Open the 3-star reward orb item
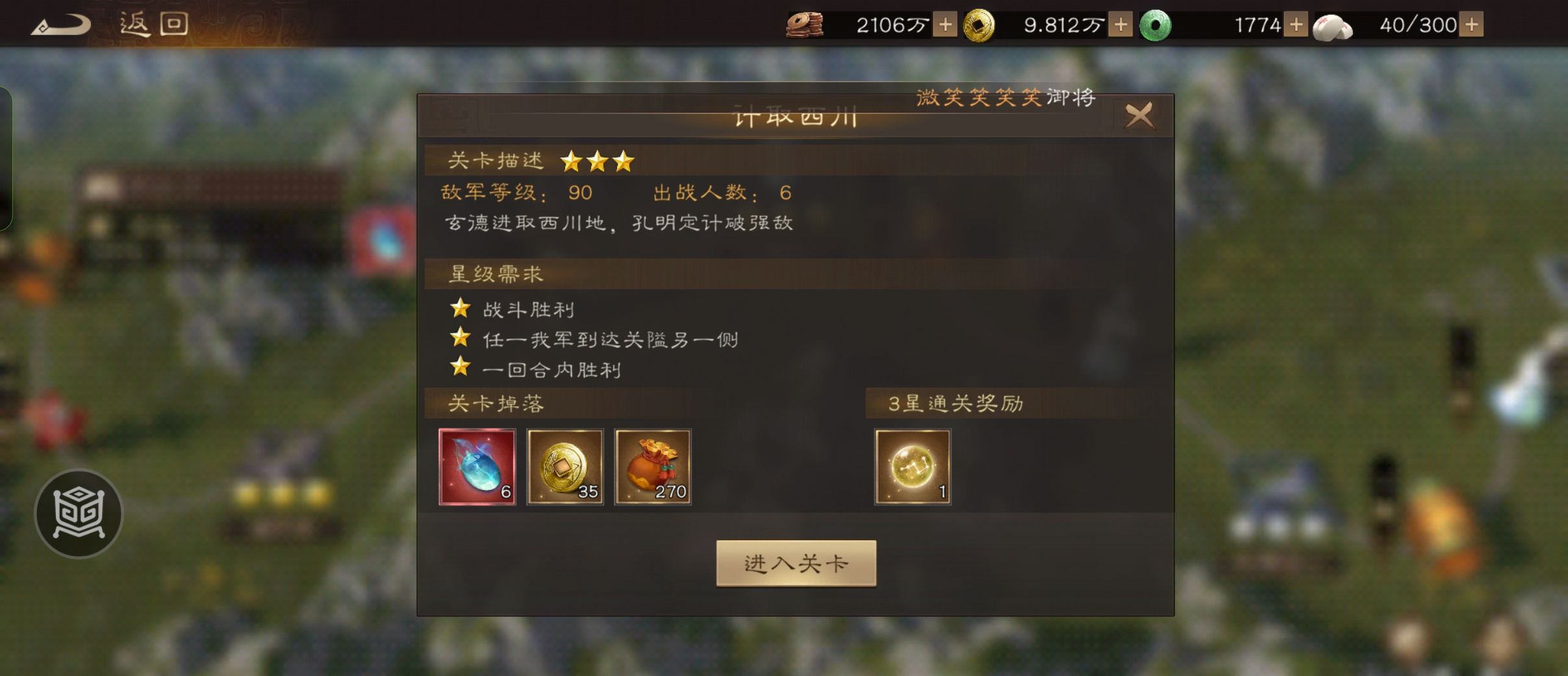Viewport: 1568px width, 676px height. point(913,466)
